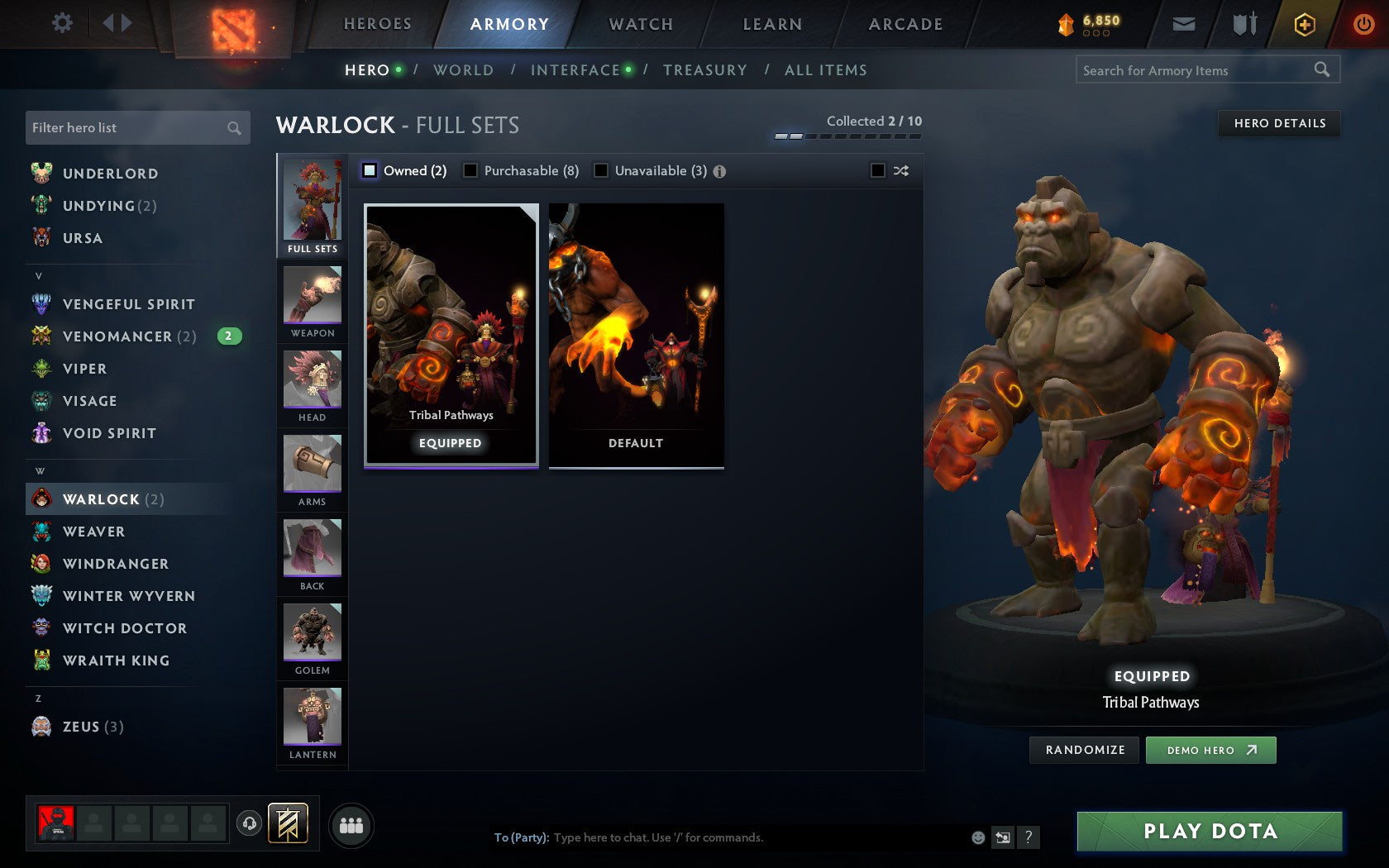Select the Head slot icon

312,384
